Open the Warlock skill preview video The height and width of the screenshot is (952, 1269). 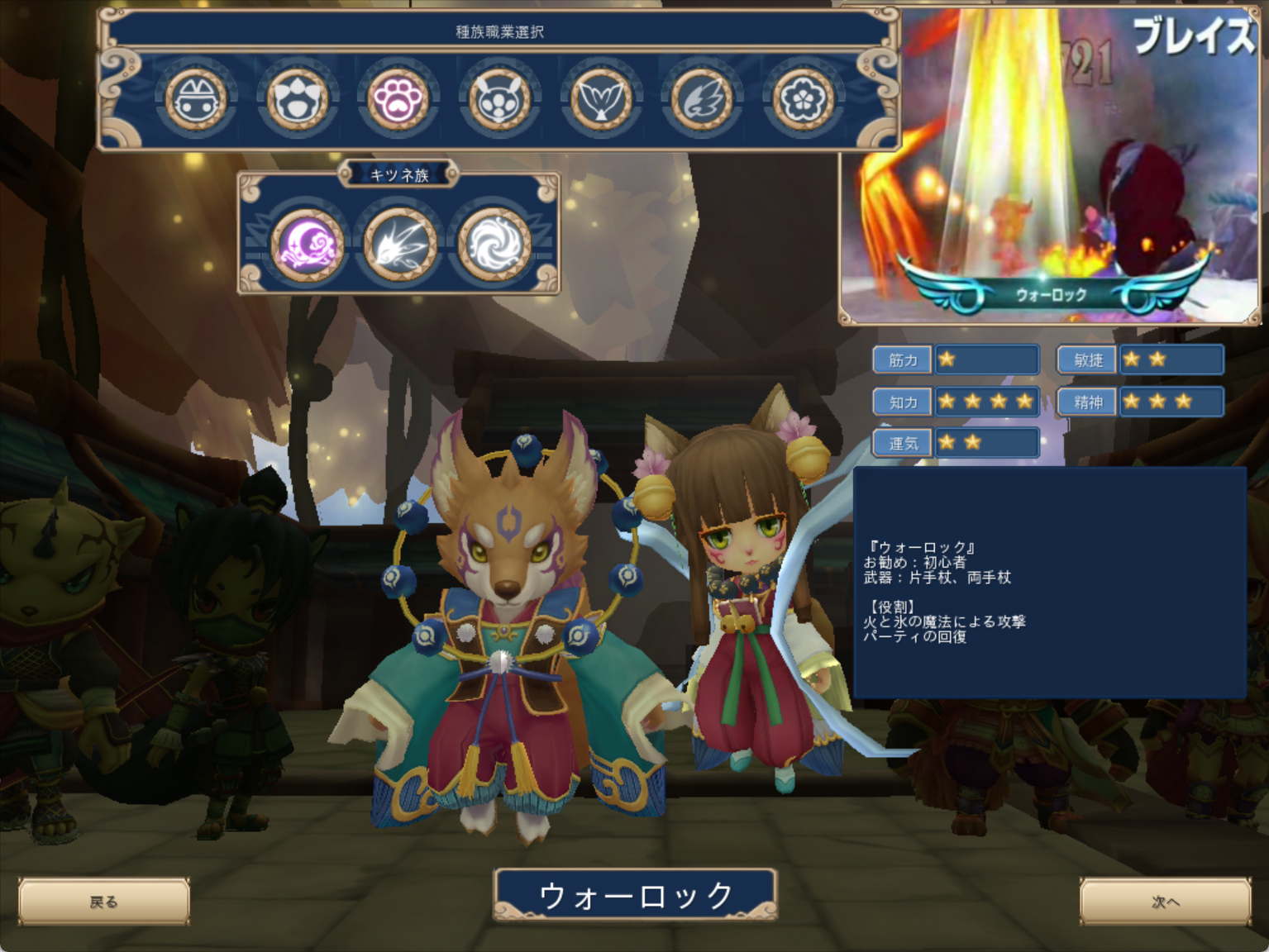(1050, 165)
